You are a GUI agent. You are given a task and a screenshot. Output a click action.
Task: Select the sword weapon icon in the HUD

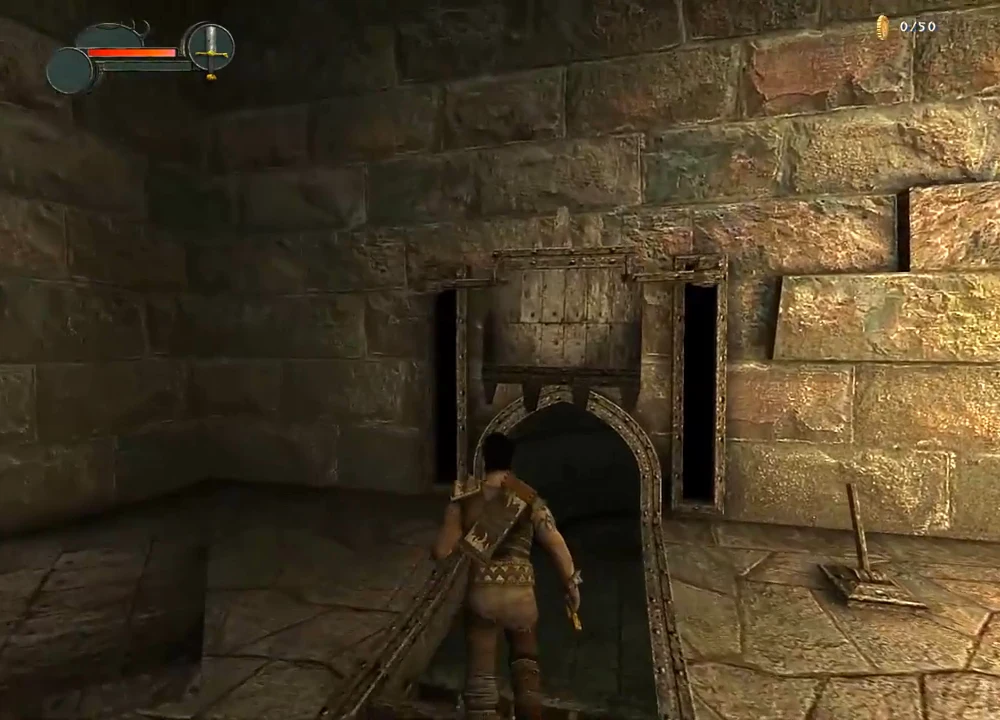[x=210, y=47]
